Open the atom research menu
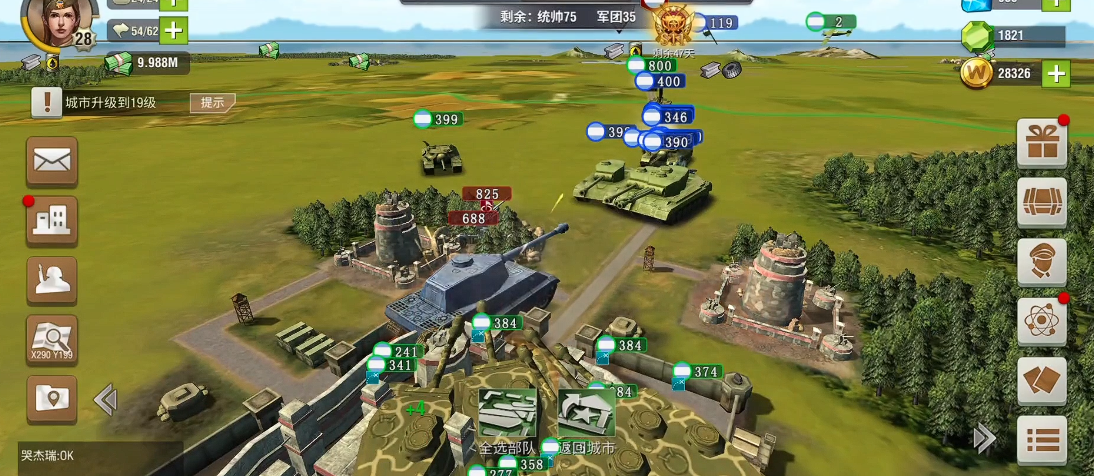Screen dimensions: 1094x476 click(1042, 322)
